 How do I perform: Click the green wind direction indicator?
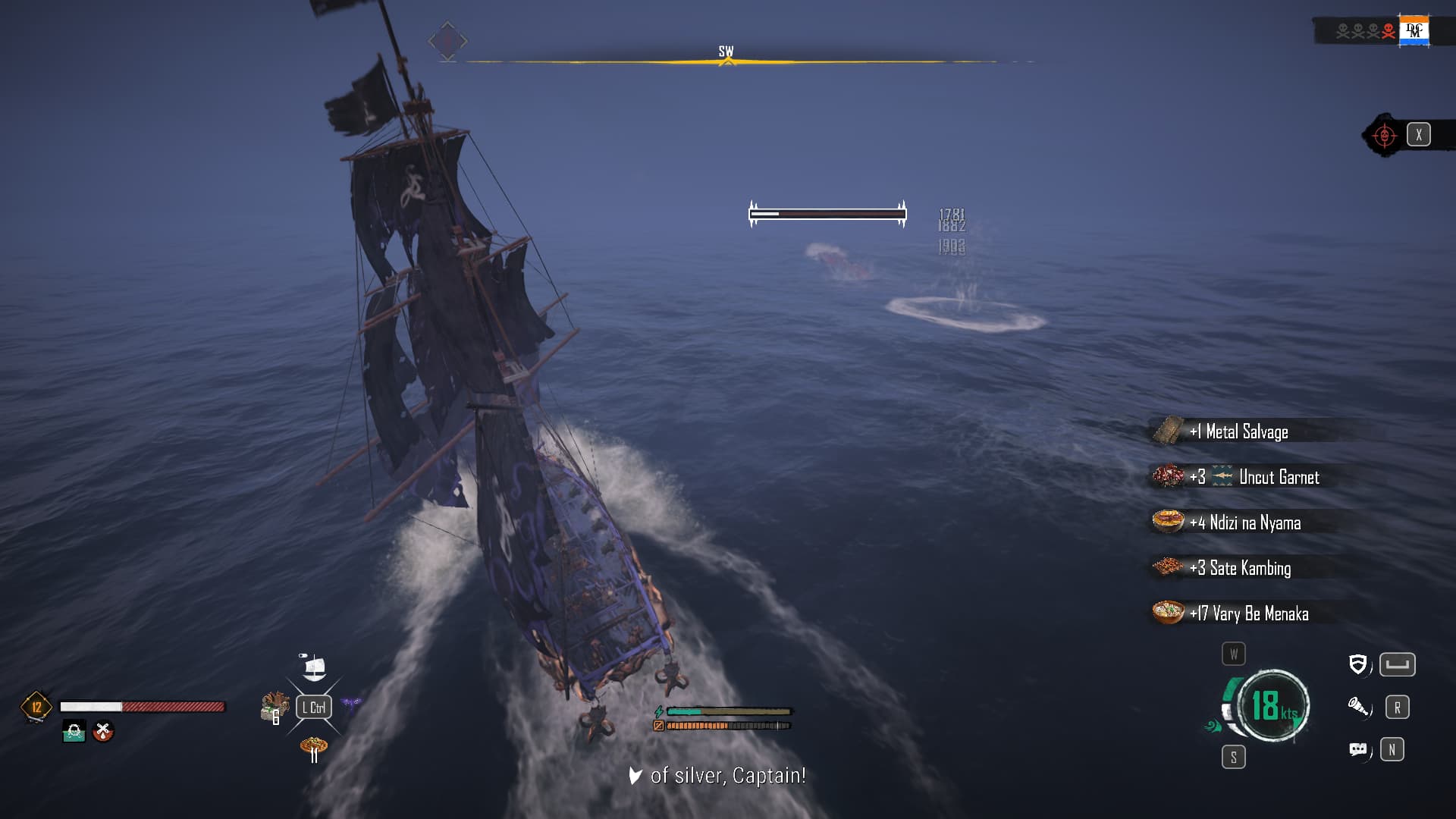pyautogui.click(x=1212, y=726)
